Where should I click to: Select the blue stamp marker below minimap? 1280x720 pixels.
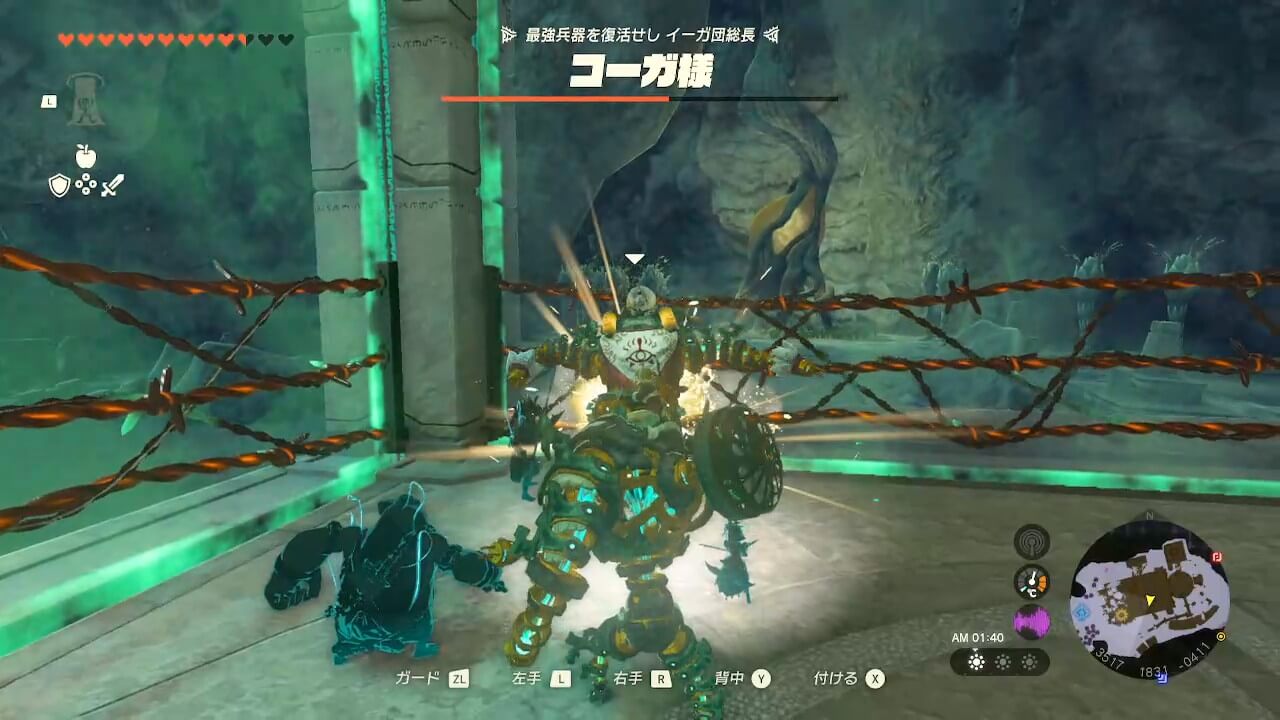click(1161, 677)
